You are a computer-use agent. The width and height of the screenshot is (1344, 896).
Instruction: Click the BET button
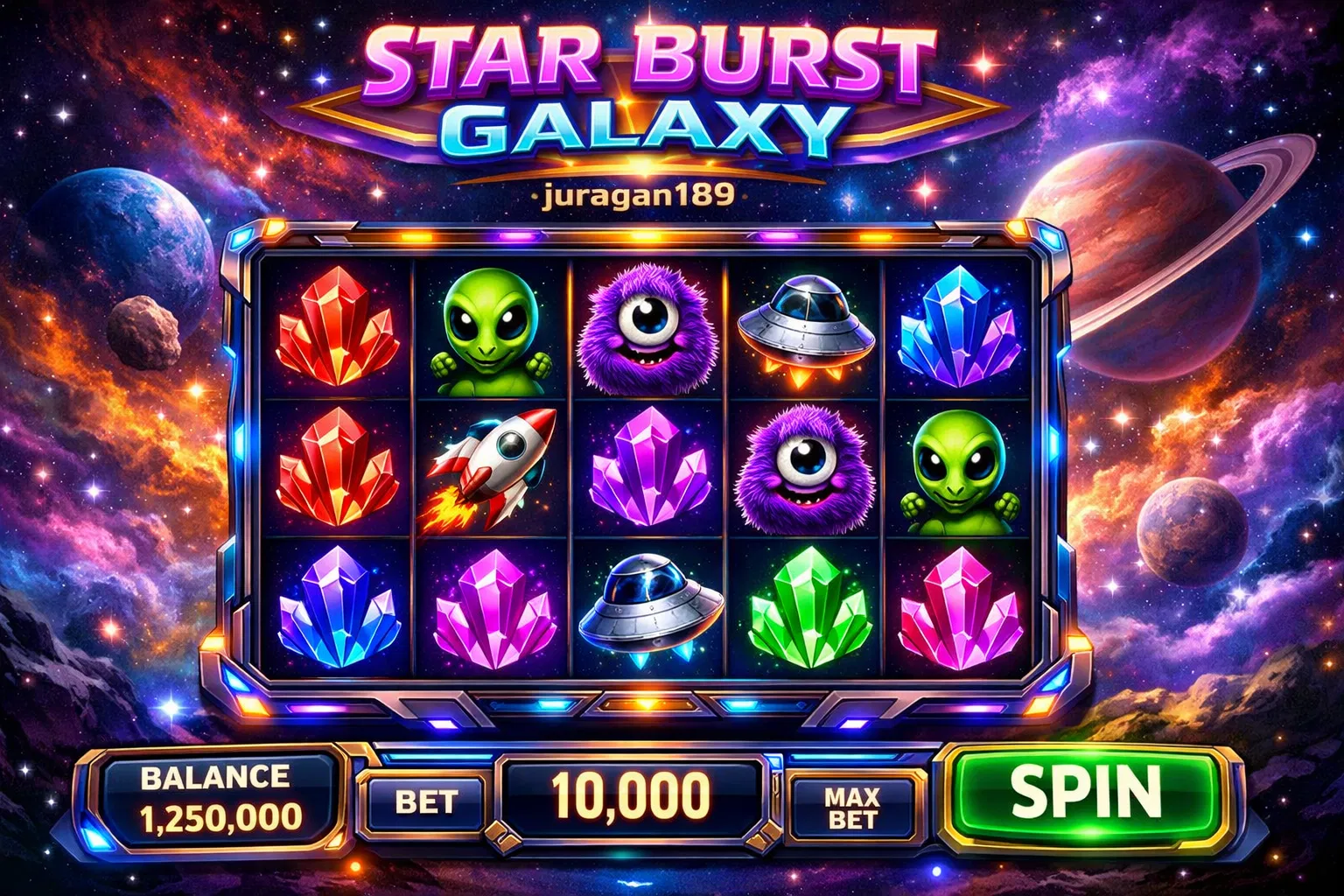[x=426, y=801]
